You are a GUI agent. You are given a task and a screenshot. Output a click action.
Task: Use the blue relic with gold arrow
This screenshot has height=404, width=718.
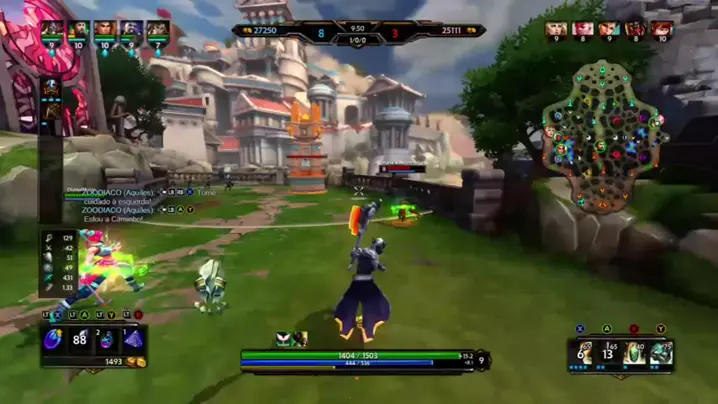[53, 340]
